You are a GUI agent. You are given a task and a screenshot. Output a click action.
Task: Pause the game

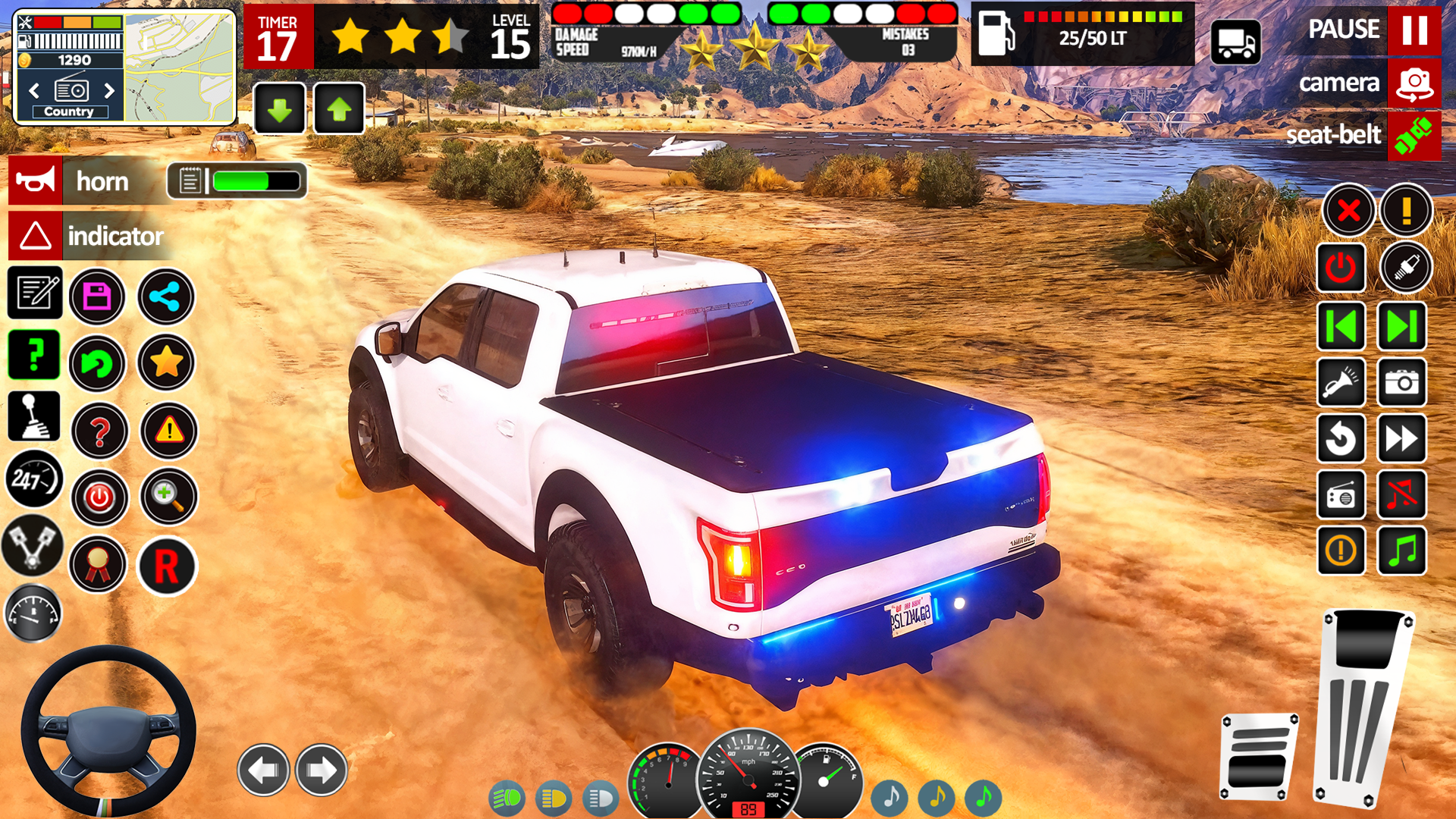(x=1414, y=30)
